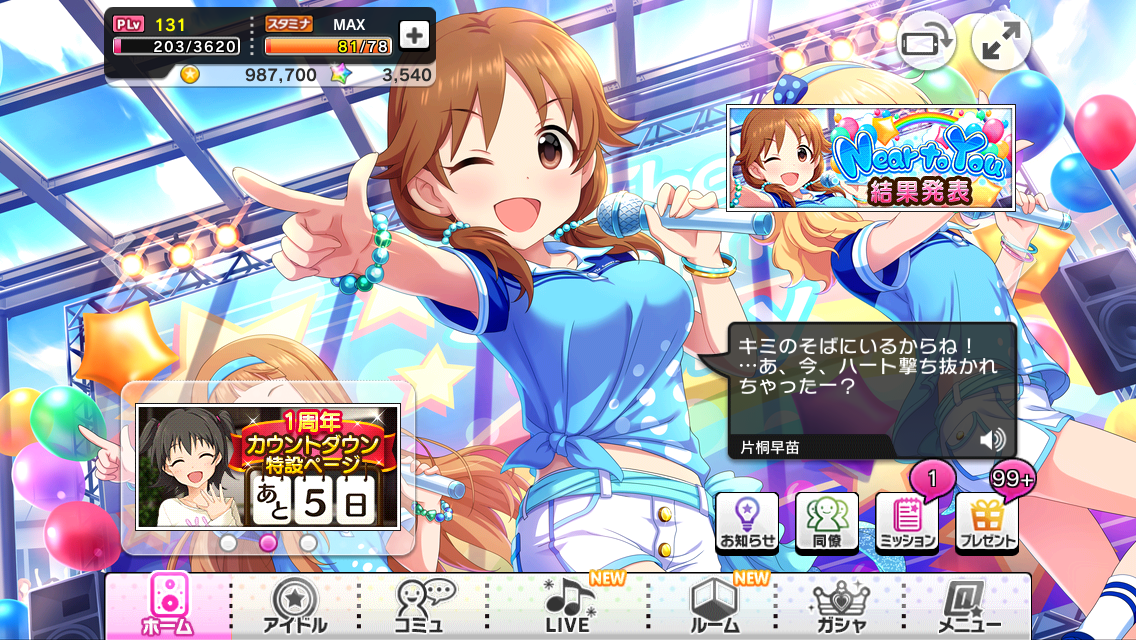The image size is (1136, 640).
Task: Open the 同僚 colleagues button
Action: 826,522
